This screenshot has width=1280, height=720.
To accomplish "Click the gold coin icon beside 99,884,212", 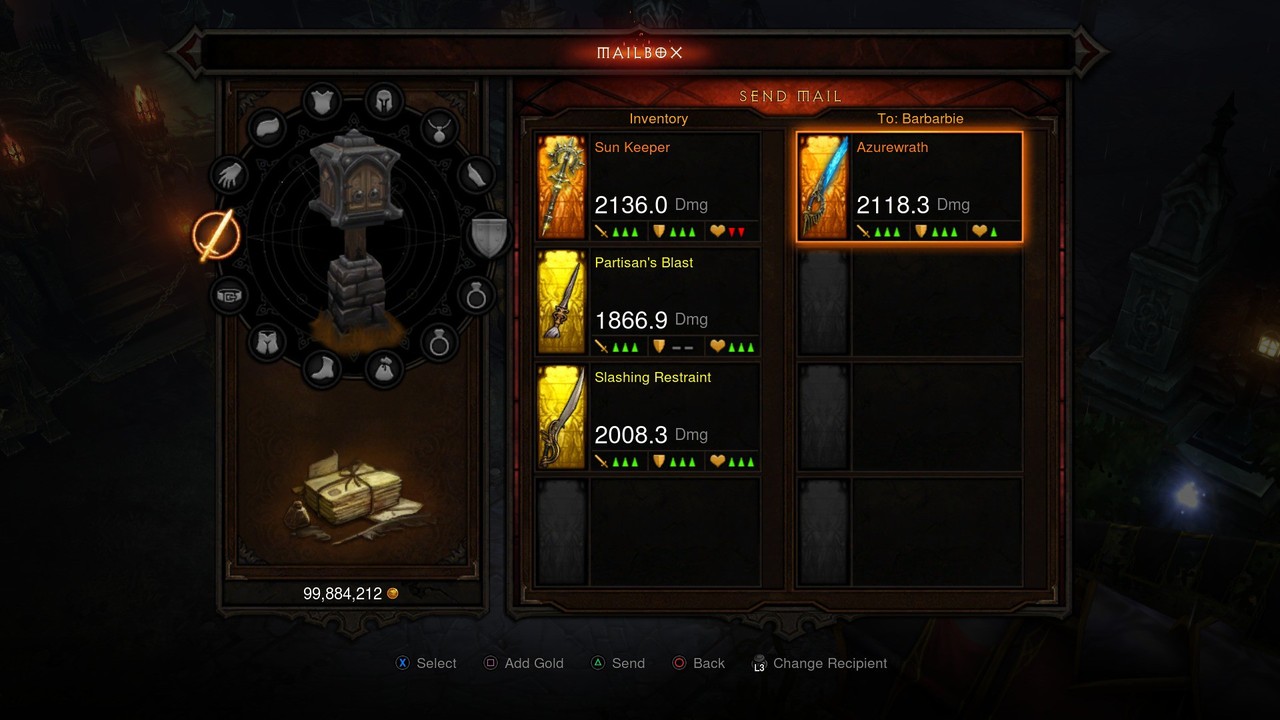I will click(x=392, y=593).
